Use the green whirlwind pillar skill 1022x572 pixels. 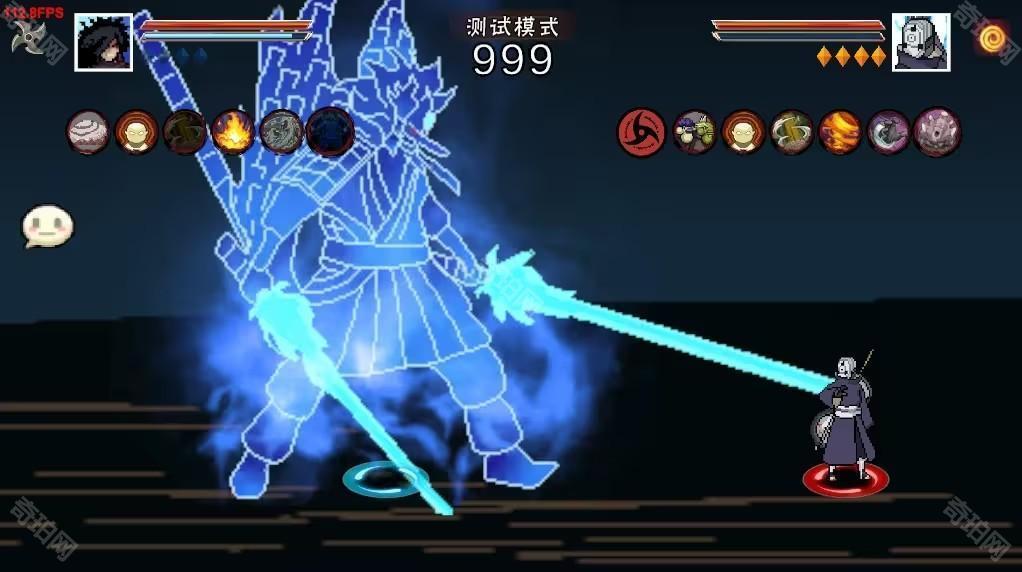click(792, 132)
